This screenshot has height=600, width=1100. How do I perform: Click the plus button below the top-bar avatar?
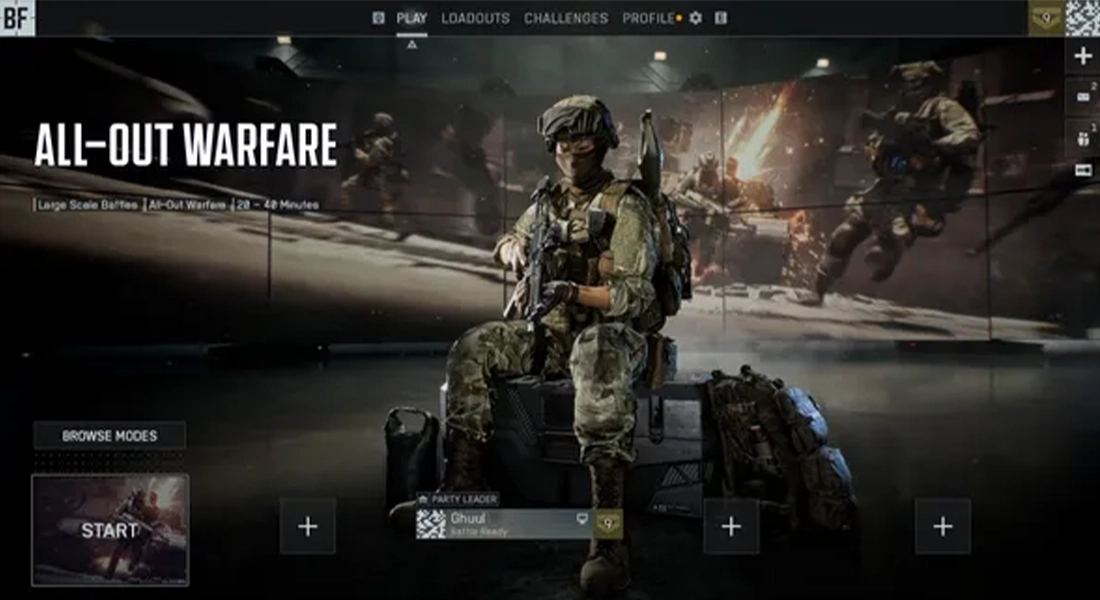point(1082,56)
